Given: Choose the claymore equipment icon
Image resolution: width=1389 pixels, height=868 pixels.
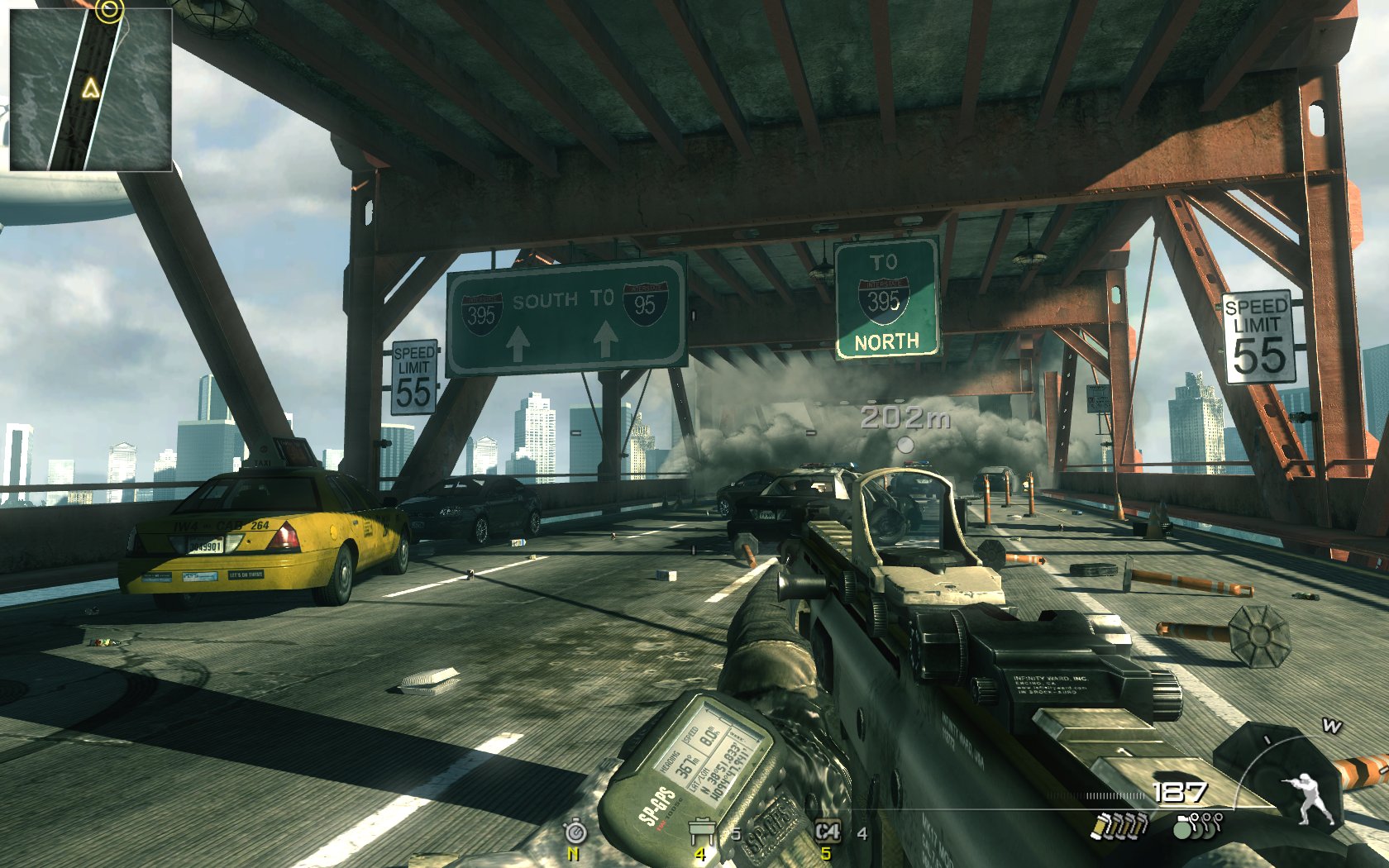Looking at the screenshot, I should pyautogui.click(x=702, y=829).
